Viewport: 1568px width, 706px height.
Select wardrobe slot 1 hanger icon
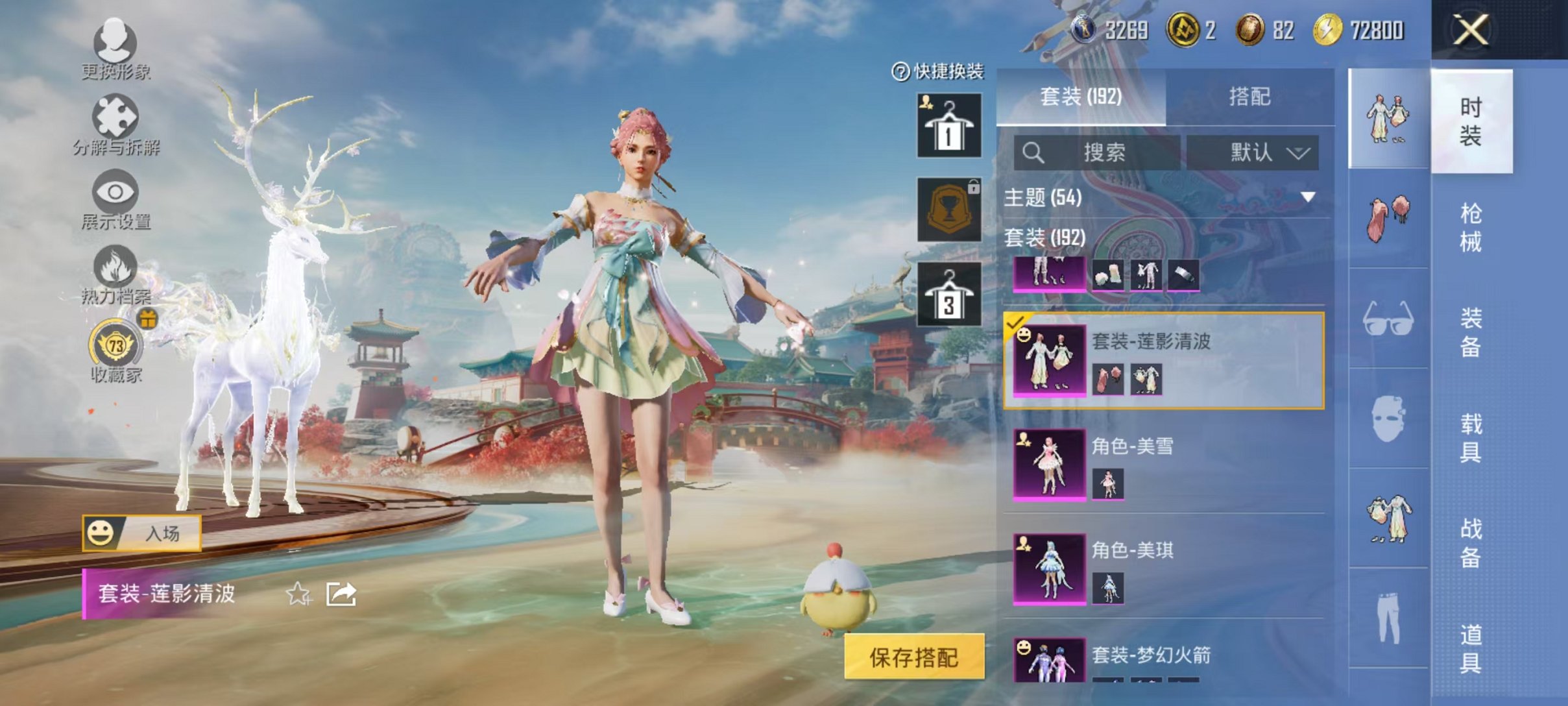tap(948, 127)
